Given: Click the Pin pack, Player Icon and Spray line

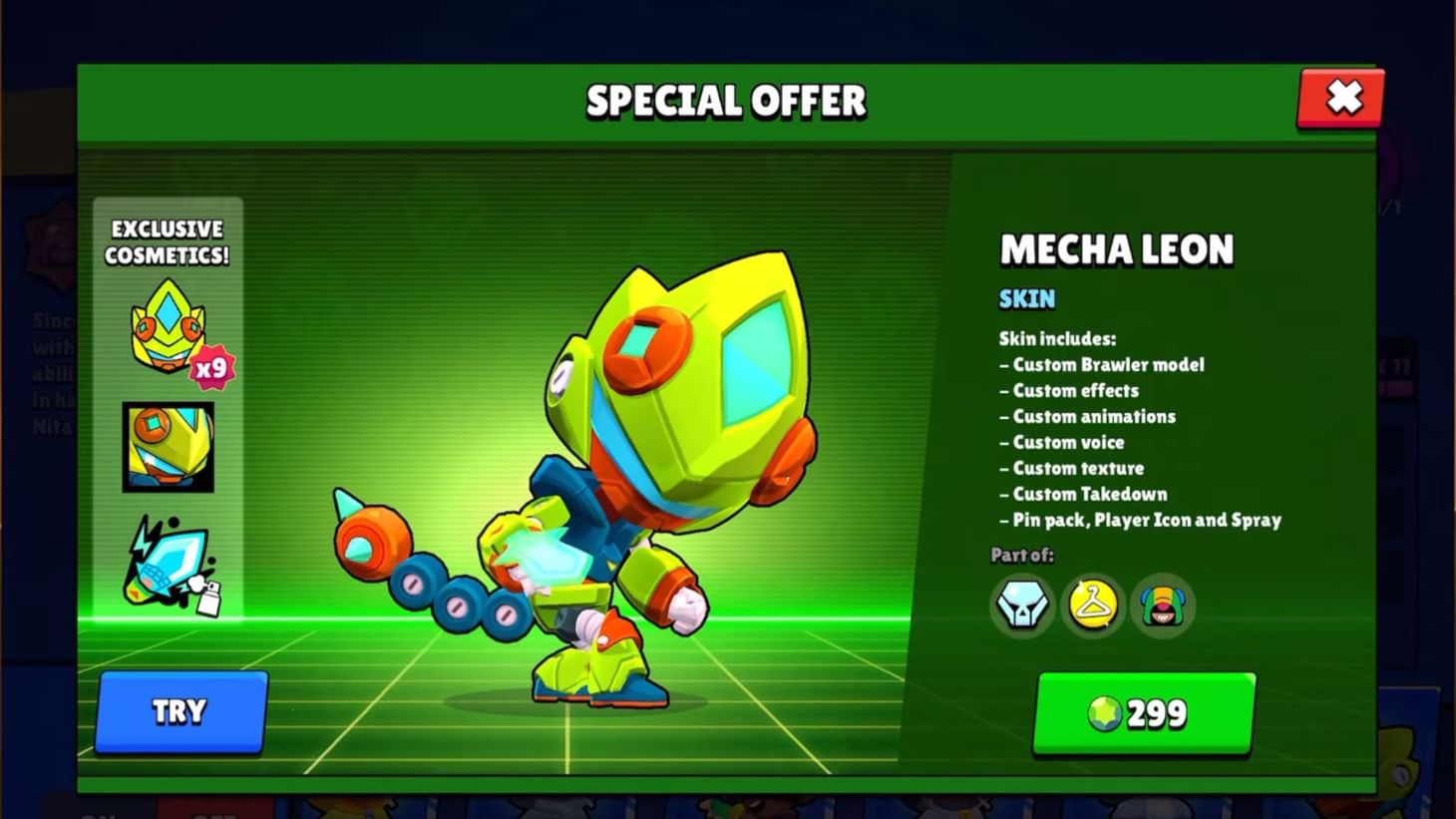Looking at the screenshot, I should click(x=1137, y=519).
